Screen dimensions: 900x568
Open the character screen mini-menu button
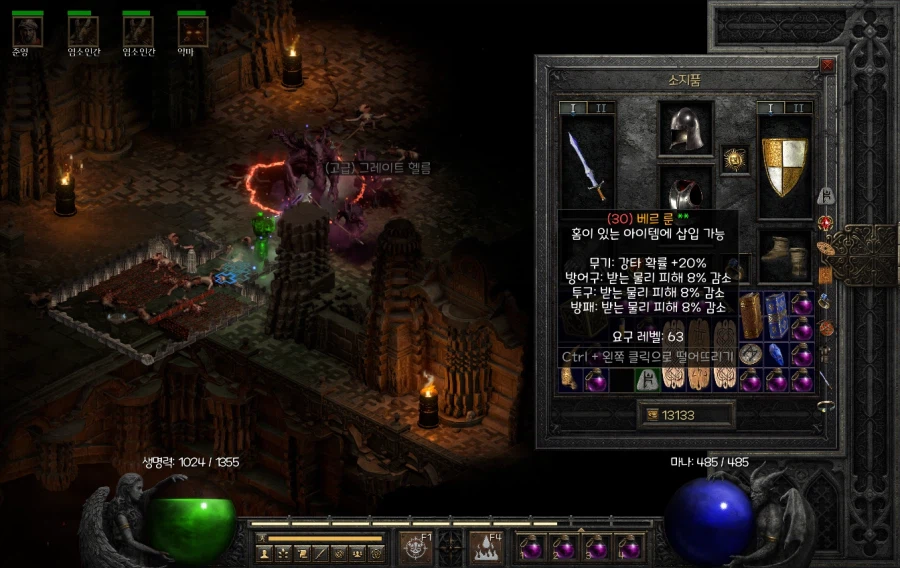[264, 552]
